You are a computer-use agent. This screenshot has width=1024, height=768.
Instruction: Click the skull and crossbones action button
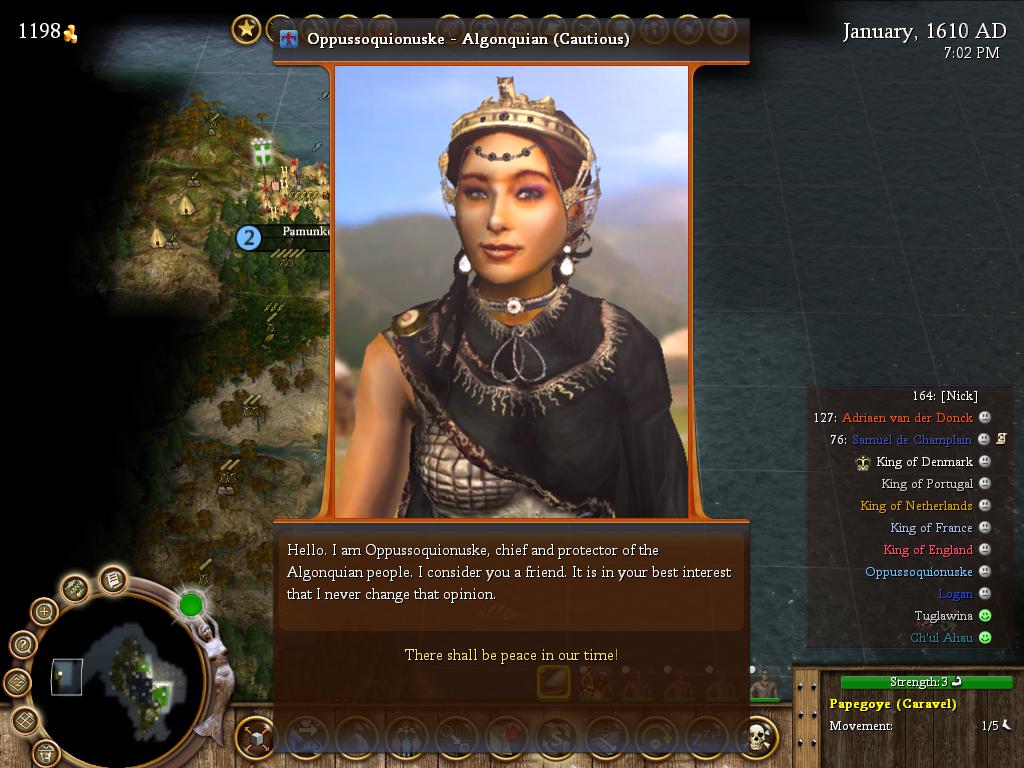757,738
